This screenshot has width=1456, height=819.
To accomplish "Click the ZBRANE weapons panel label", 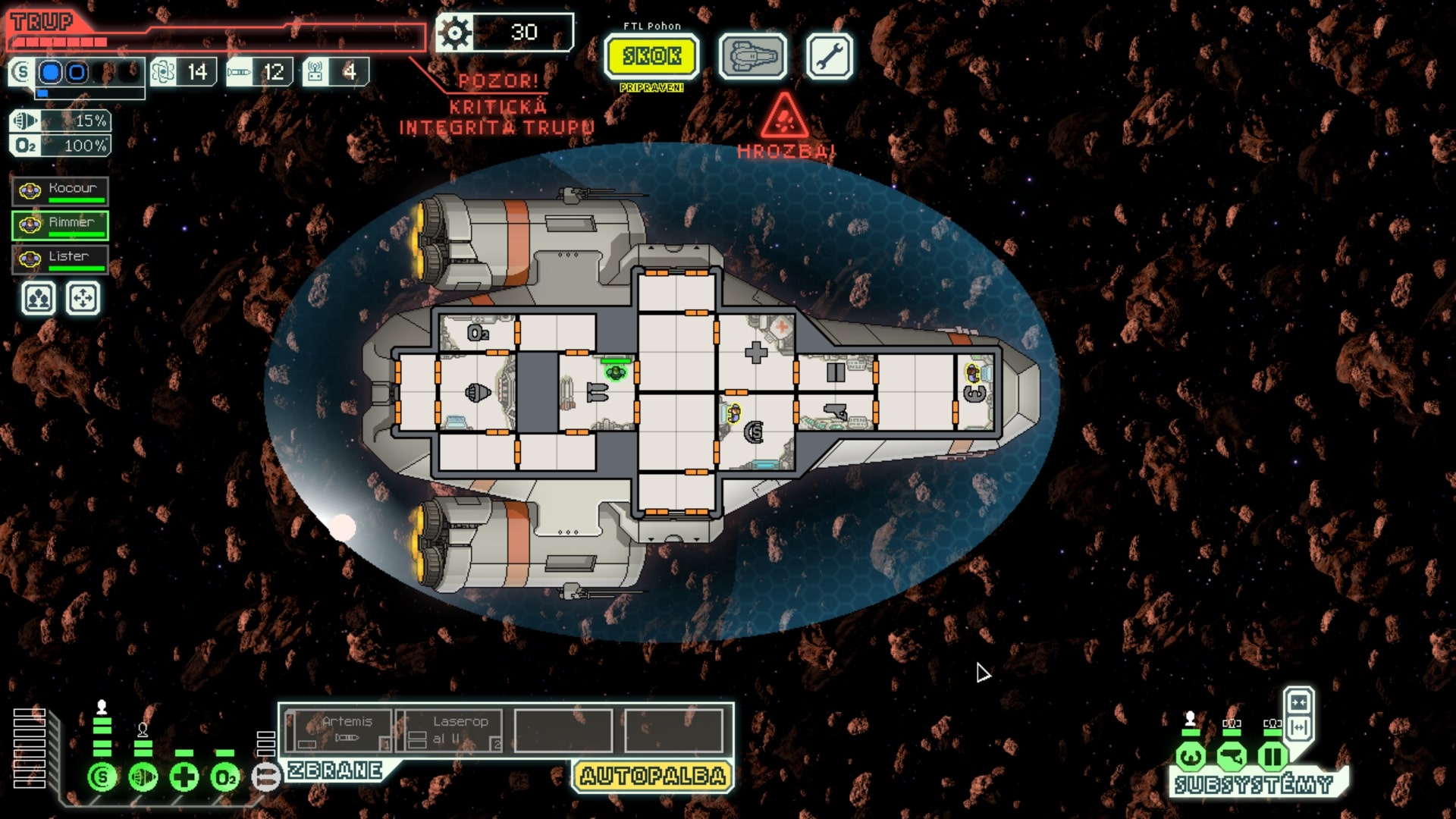I will tap(334, 773).
